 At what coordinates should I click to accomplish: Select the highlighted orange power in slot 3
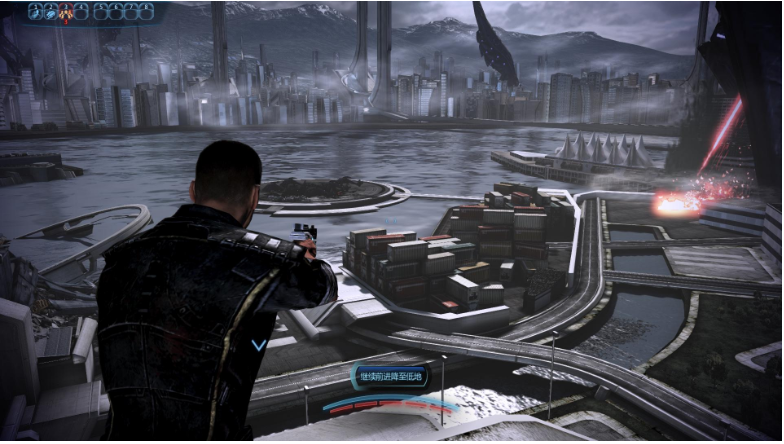[66, 12]
